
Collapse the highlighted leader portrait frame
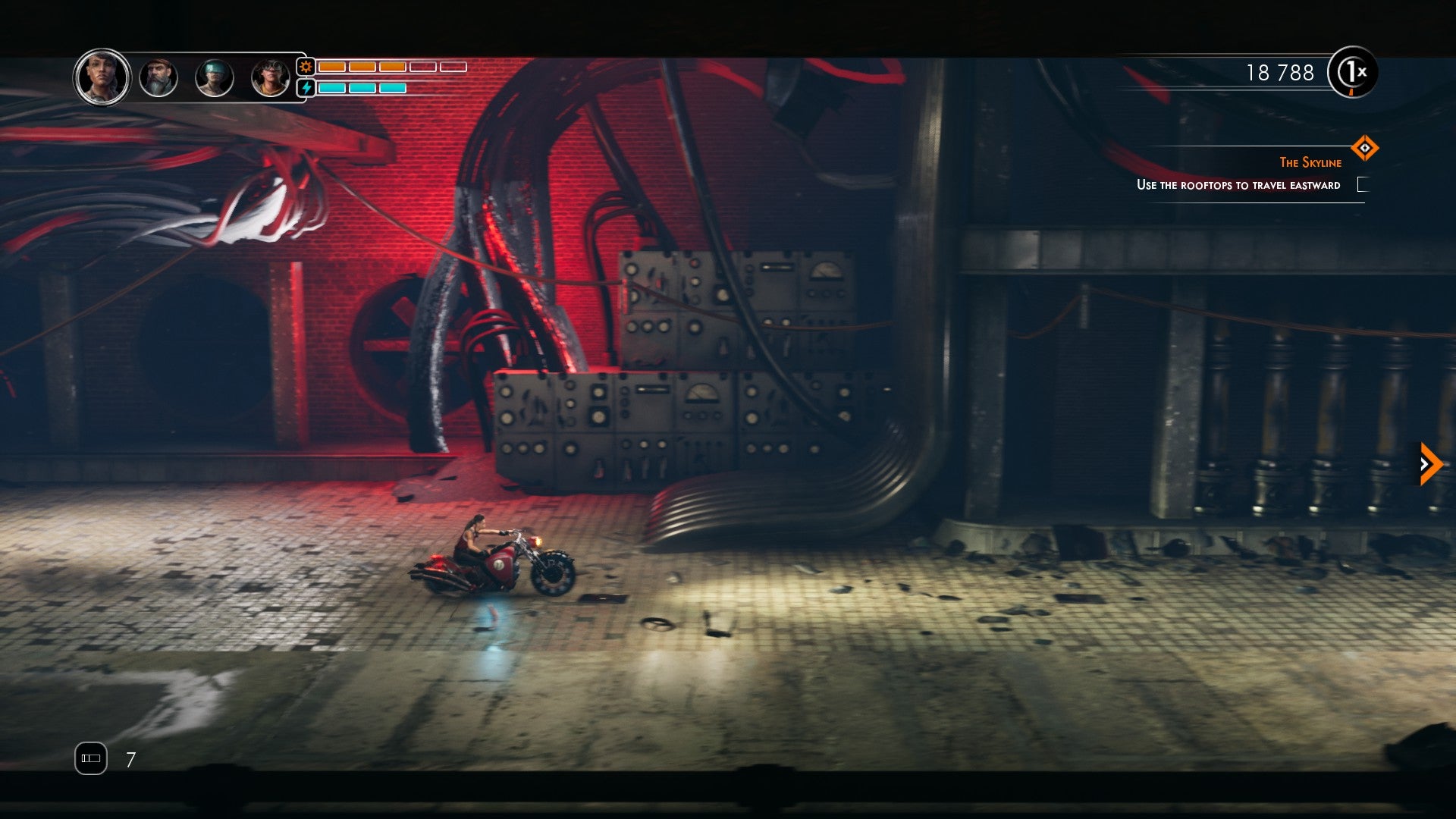pos(102,76)
